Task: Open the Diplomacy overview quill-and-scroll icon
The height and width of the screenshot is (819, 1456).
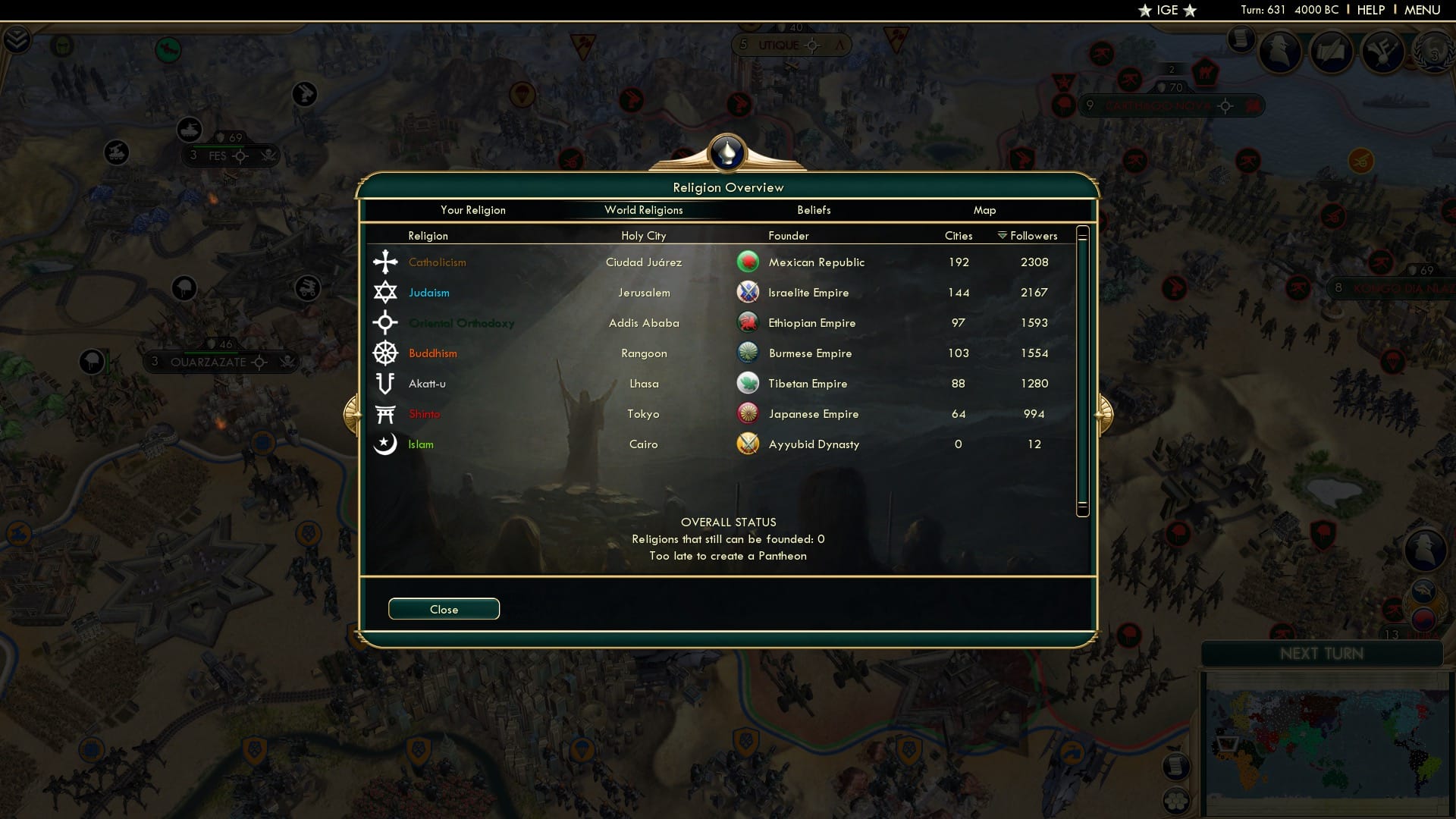Action: pos(1332,53)
